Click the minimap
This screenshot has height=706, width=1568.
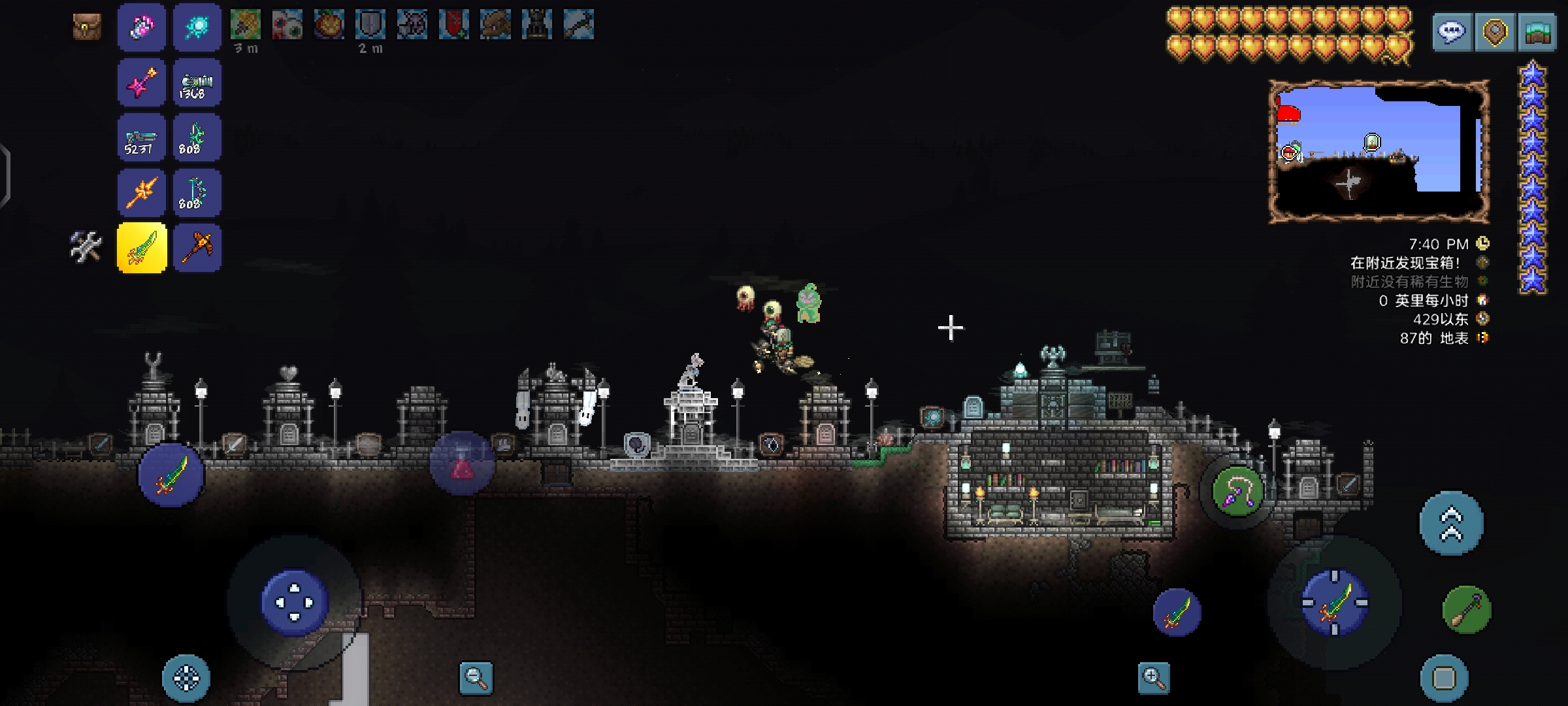coord(1379,151)
